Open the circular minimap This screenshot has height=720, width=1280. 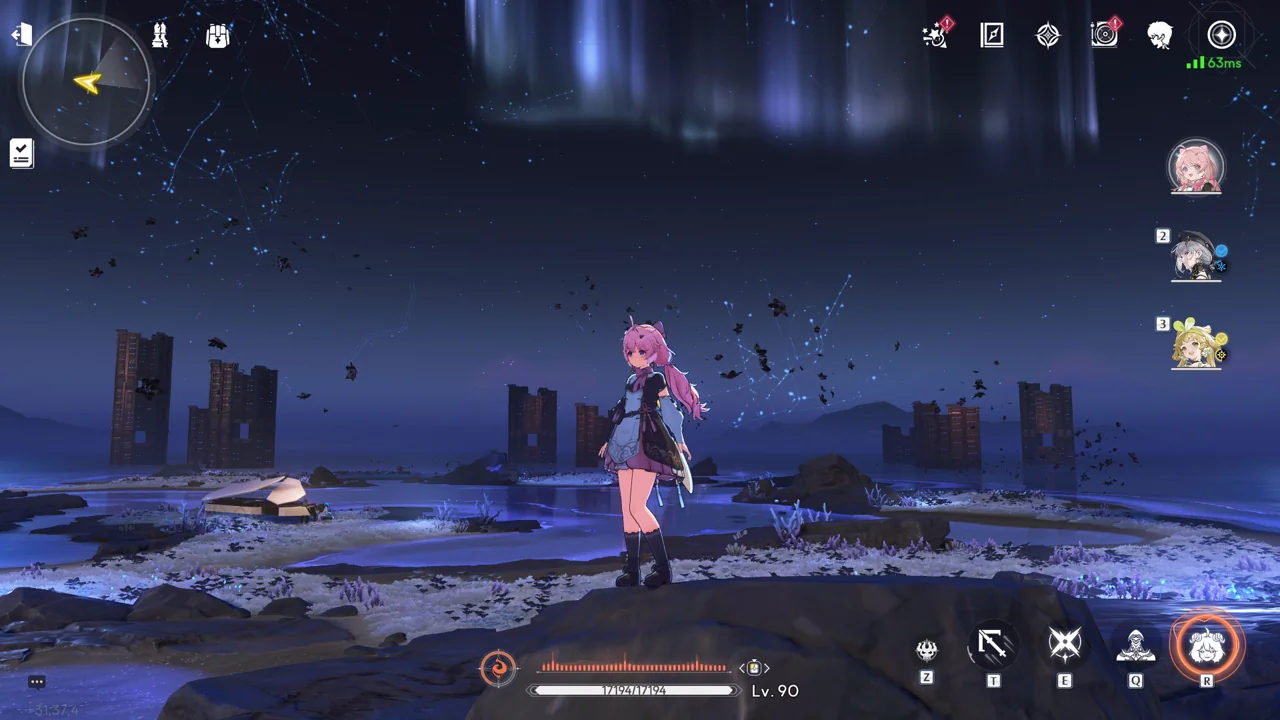86,82
